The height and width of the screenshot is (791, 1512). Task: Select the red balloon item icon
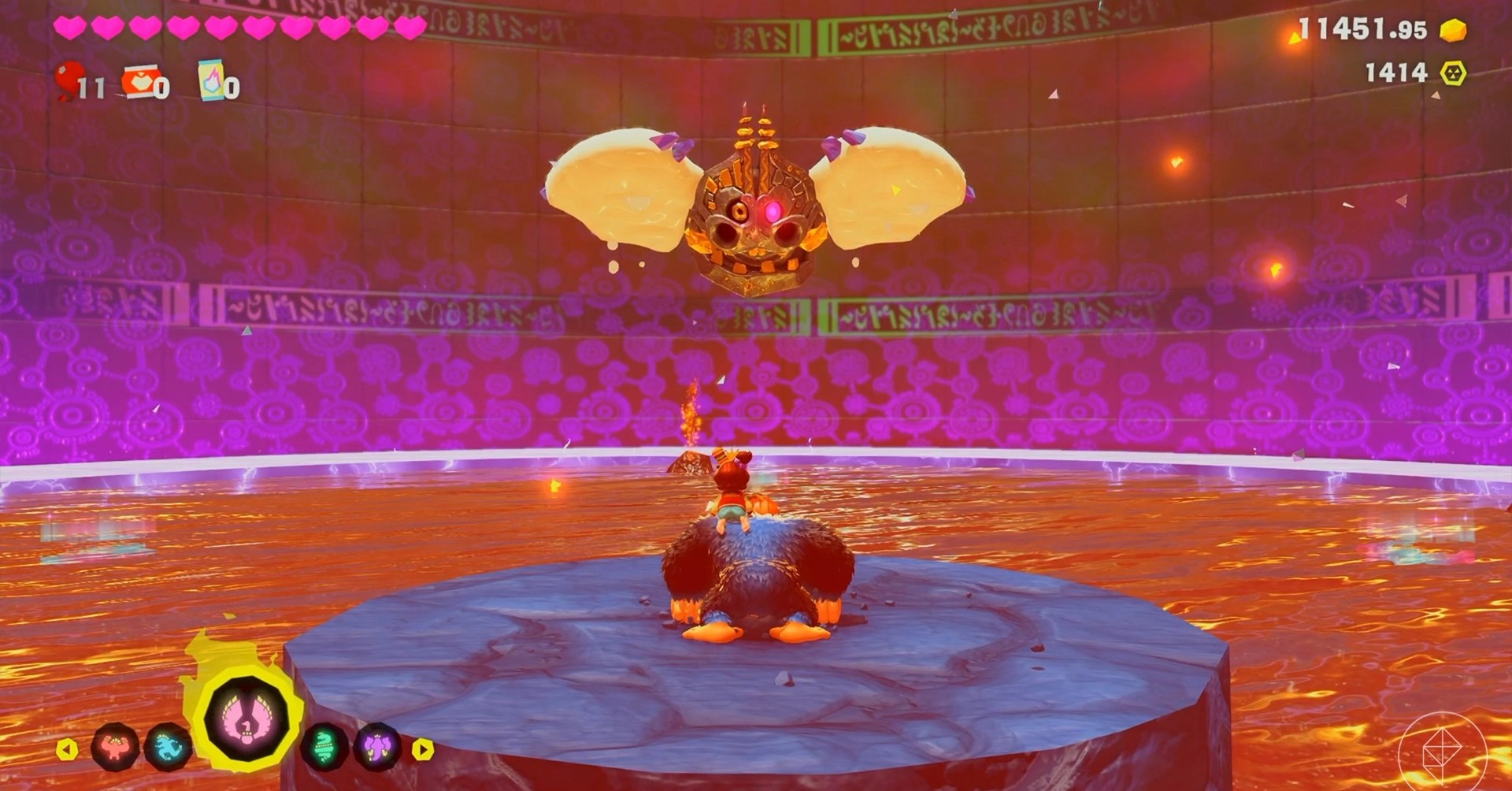point(69,81)
